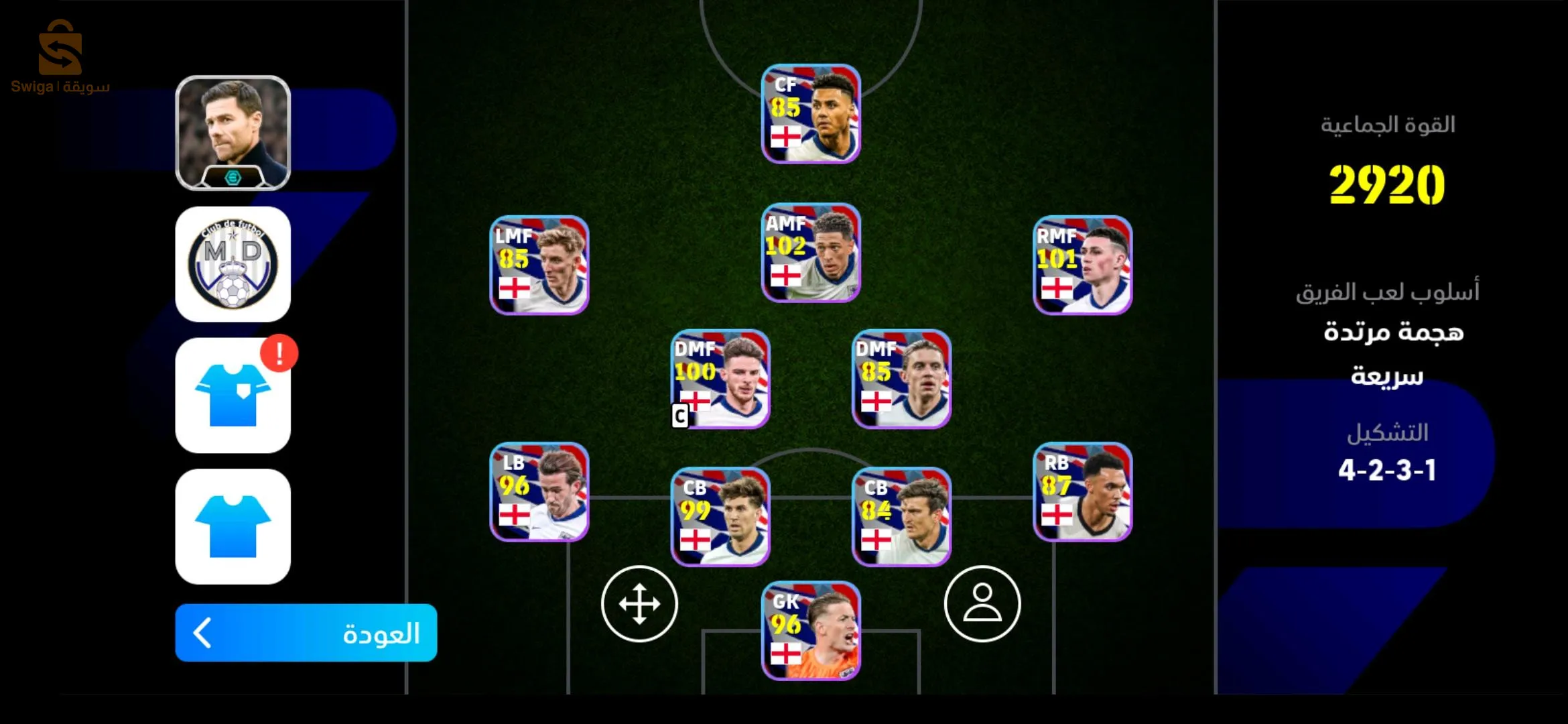
Task: Tap the red exclamation notification badge
Action: coord(279,353)
